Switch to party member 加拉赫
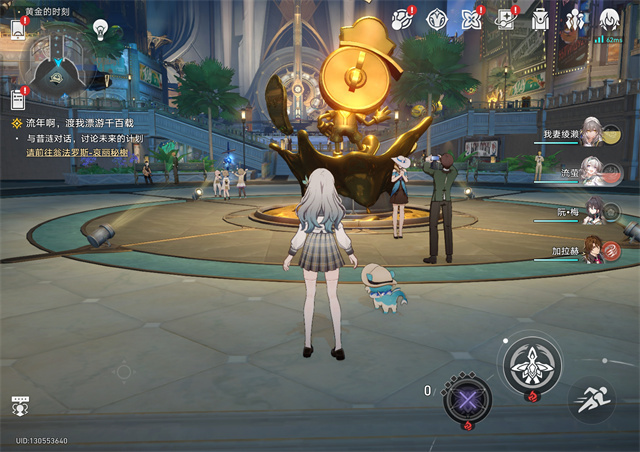The image size is (640, 452). pyautogui.click(x=592, y=250)
